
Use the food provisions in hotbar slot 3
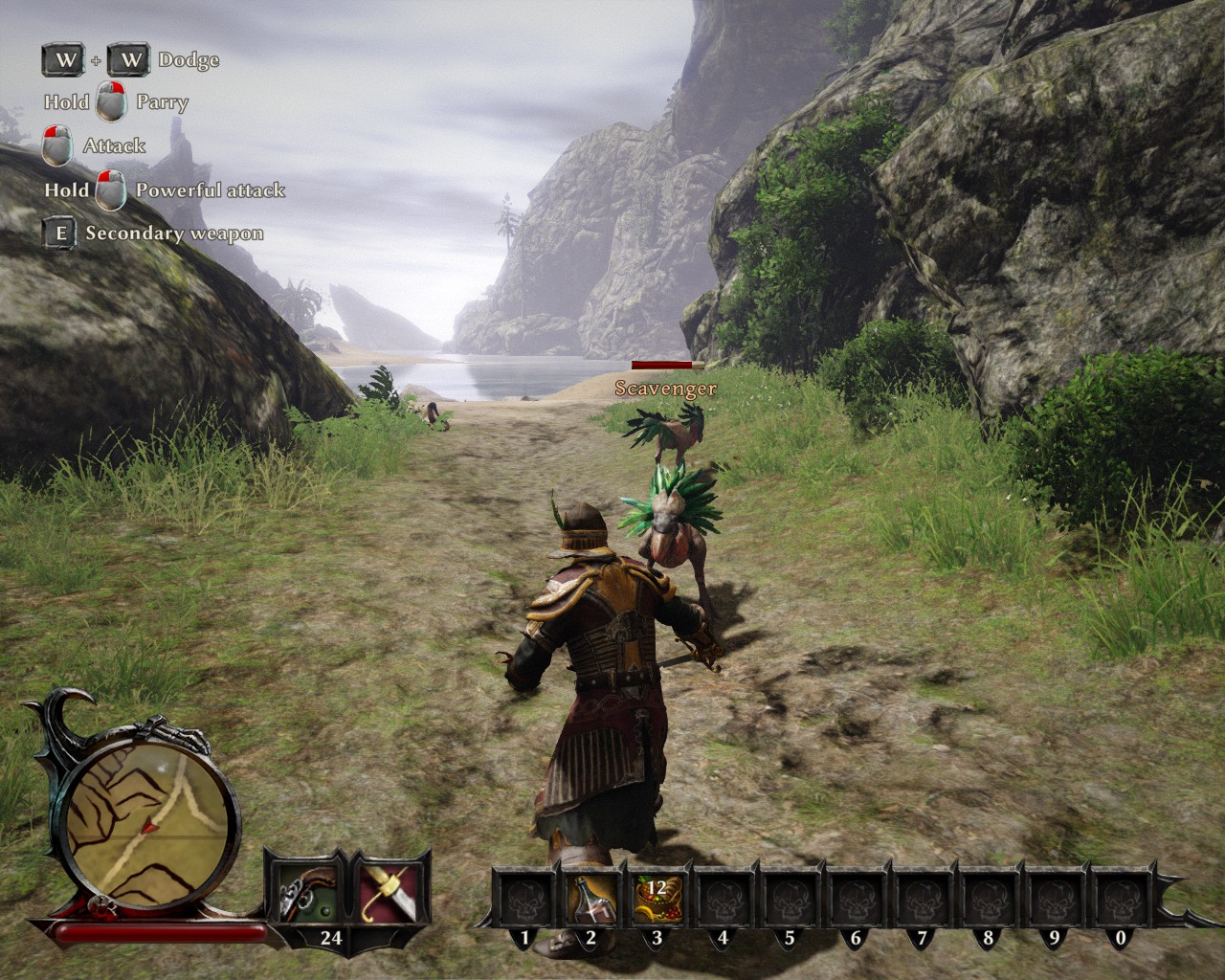pyautogui.click(x=657, y=897)
